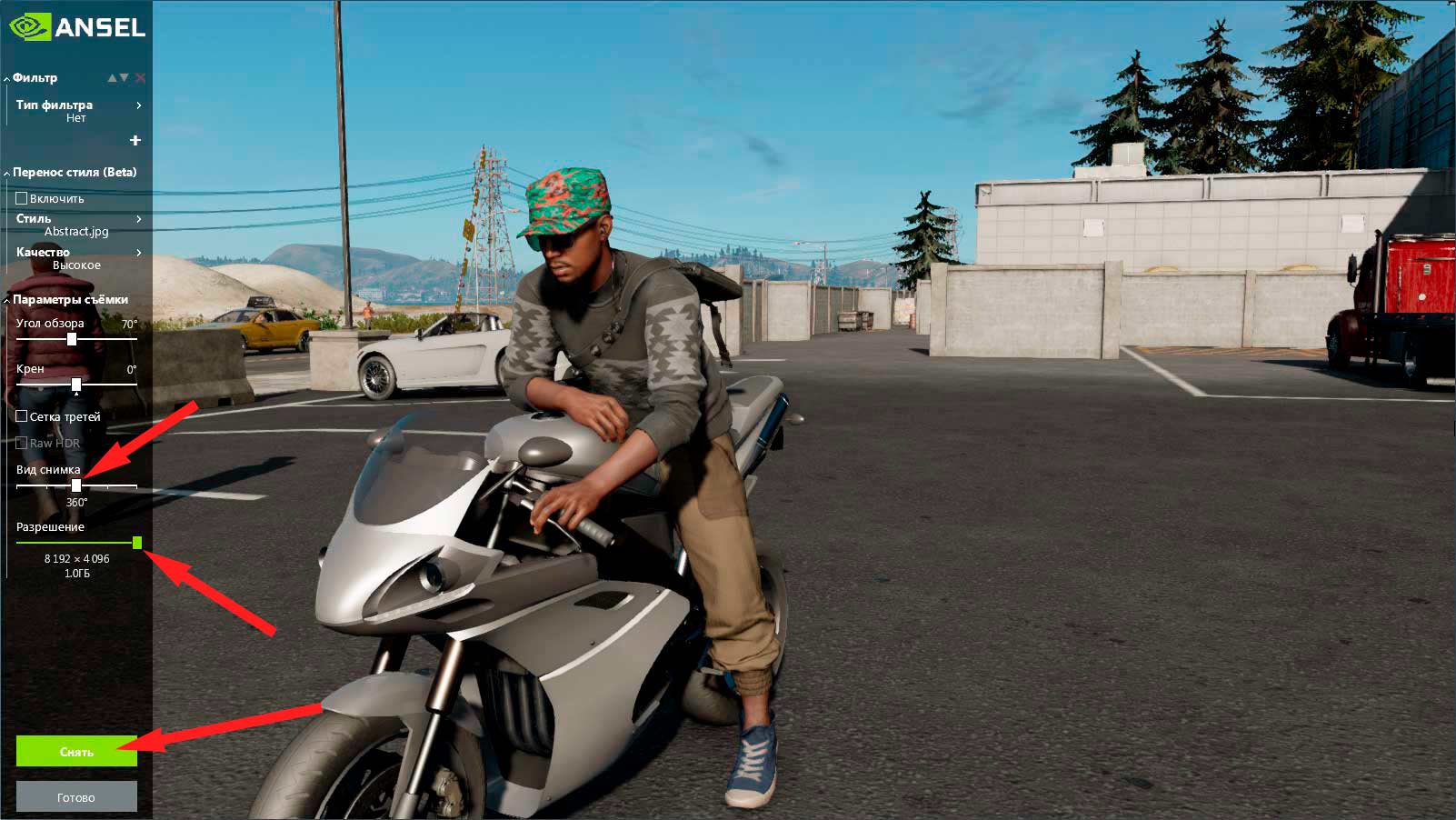Click the red X to remove the filter
Screen dimensions: 1456x820
[140, 77]
